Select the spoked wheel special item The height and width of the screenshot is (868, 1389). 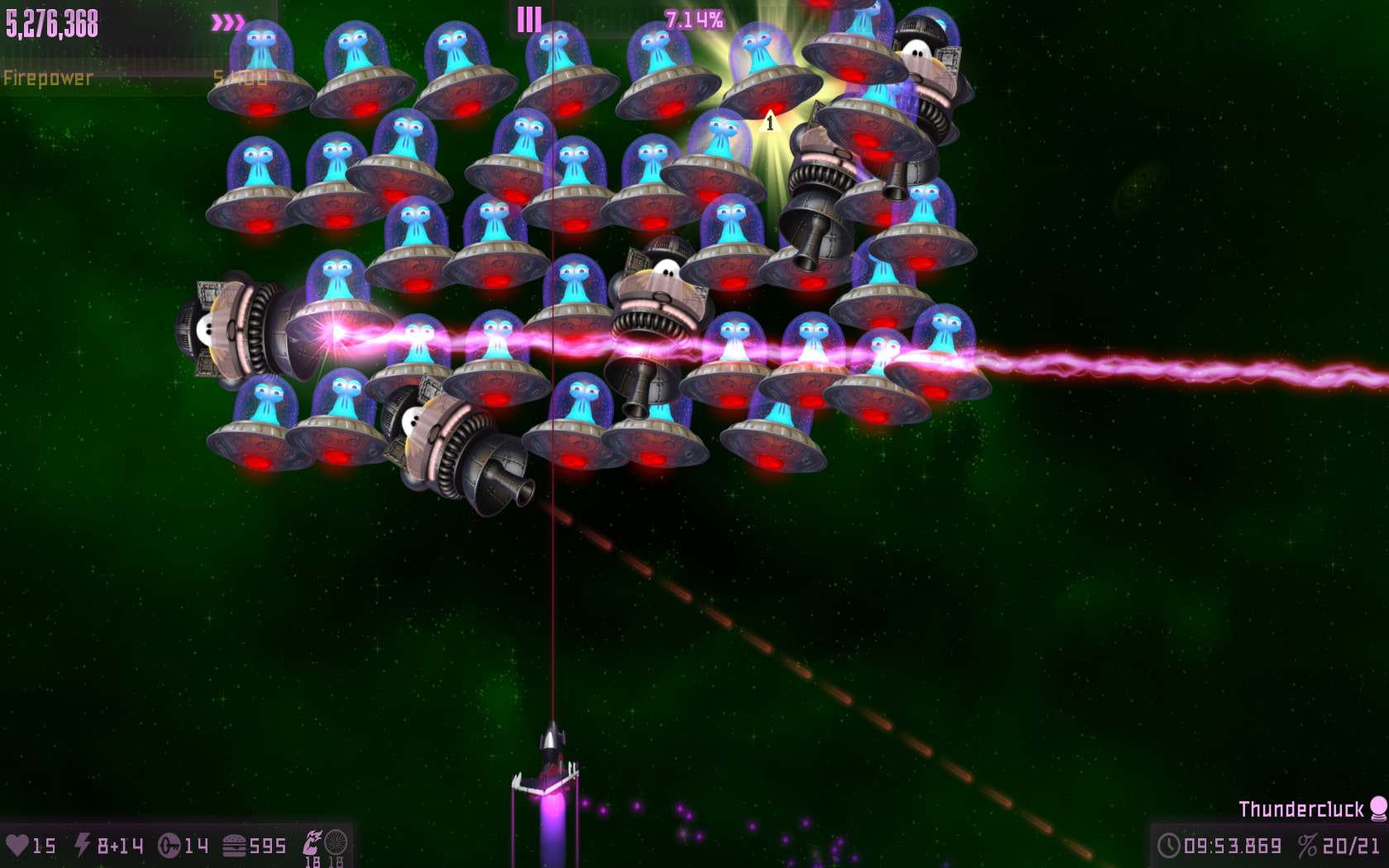coord(336,842)
